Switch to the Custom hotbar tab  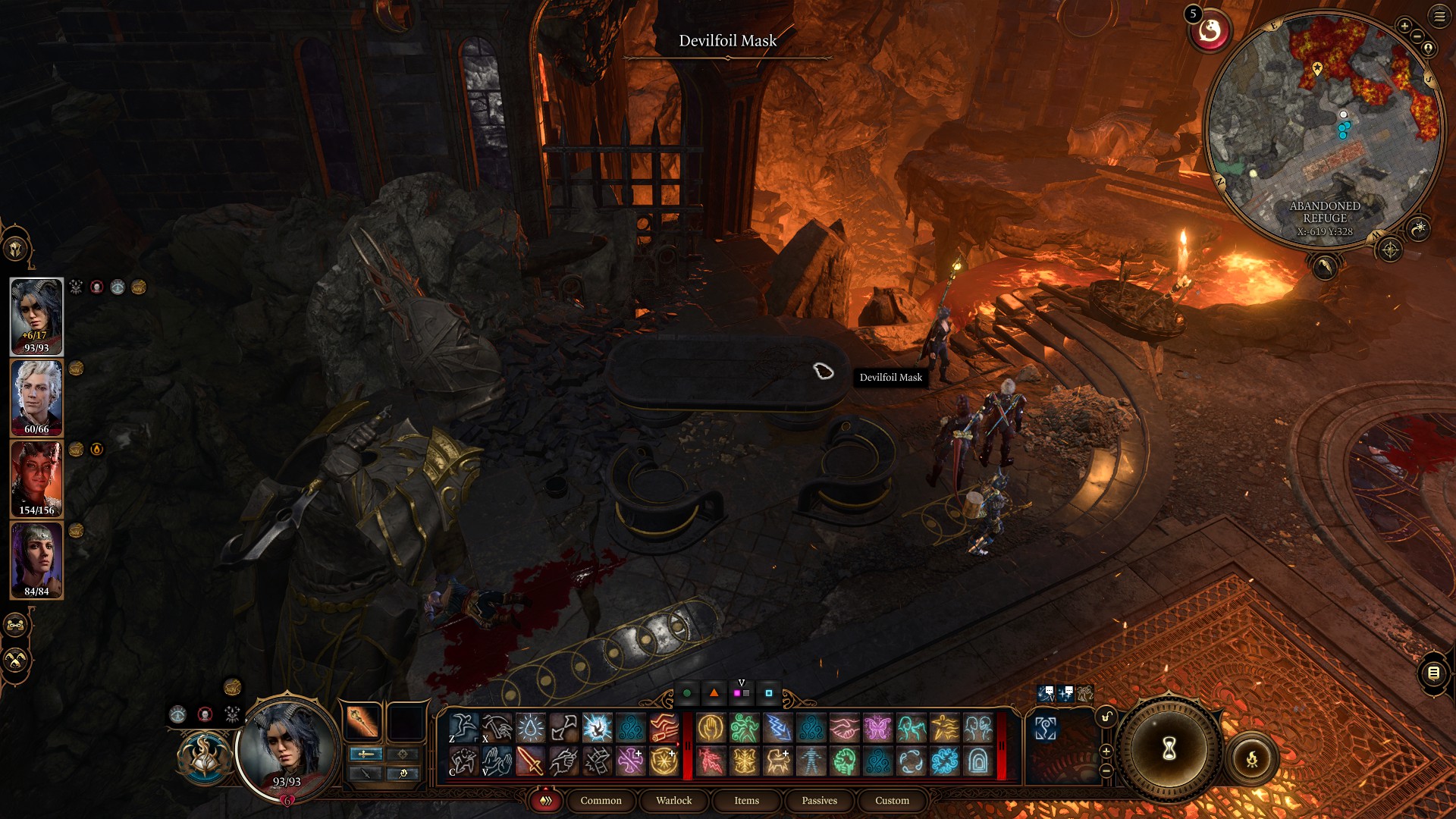pyautogui.click(x=892, y=800)
